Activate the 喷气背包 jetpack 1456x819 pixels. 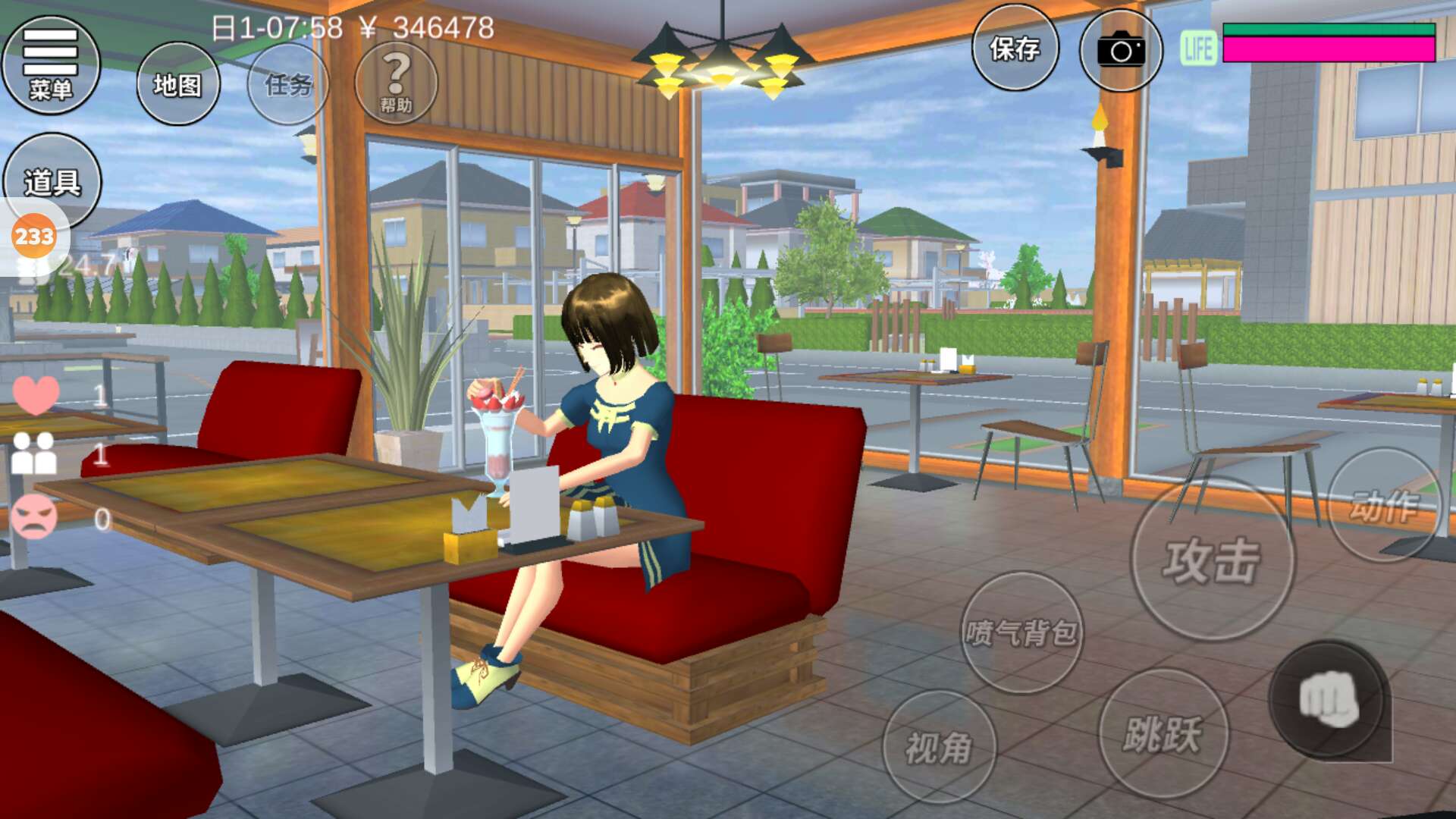(x=1021, y=632)
